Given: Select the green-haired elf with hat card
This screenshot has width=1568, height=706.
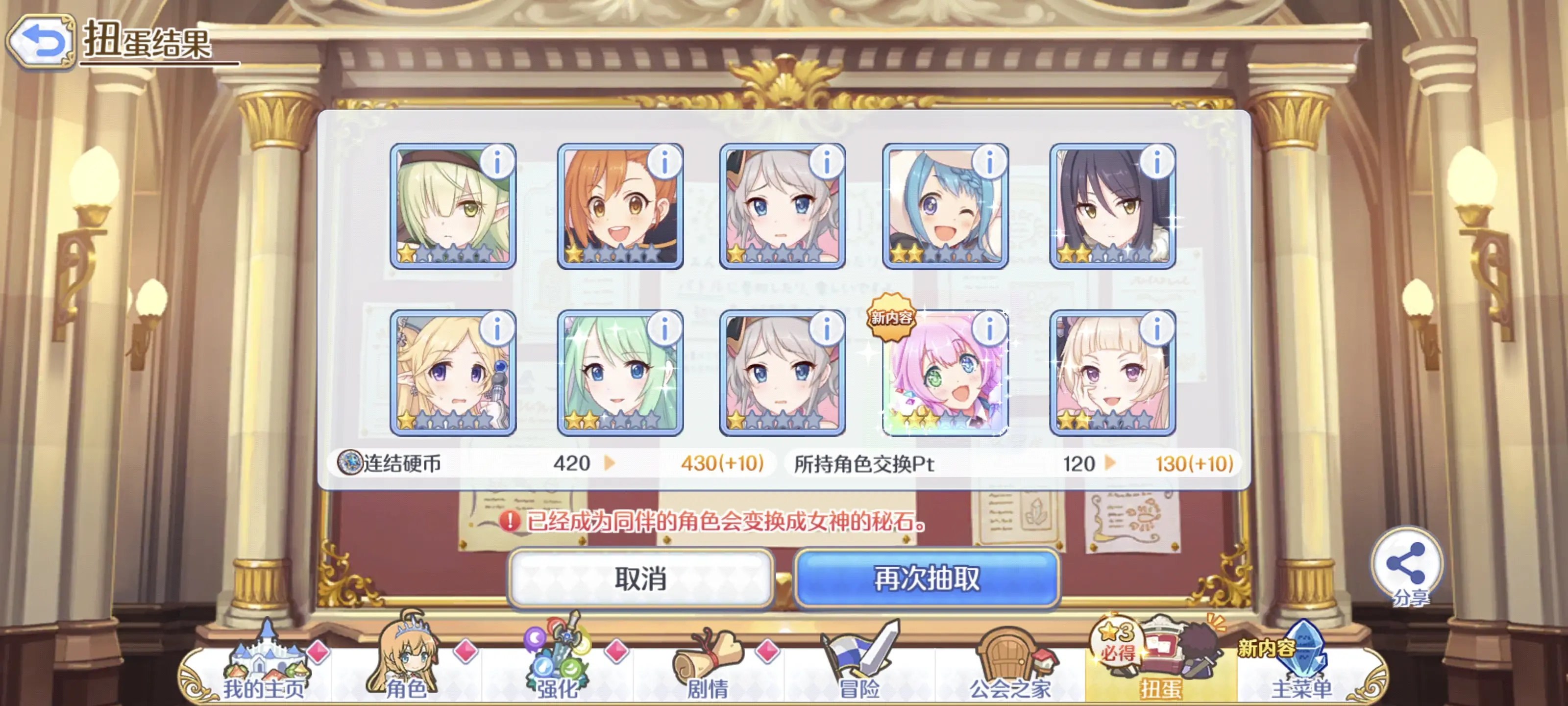Looking at the screenshot, I should click(452, 206).
